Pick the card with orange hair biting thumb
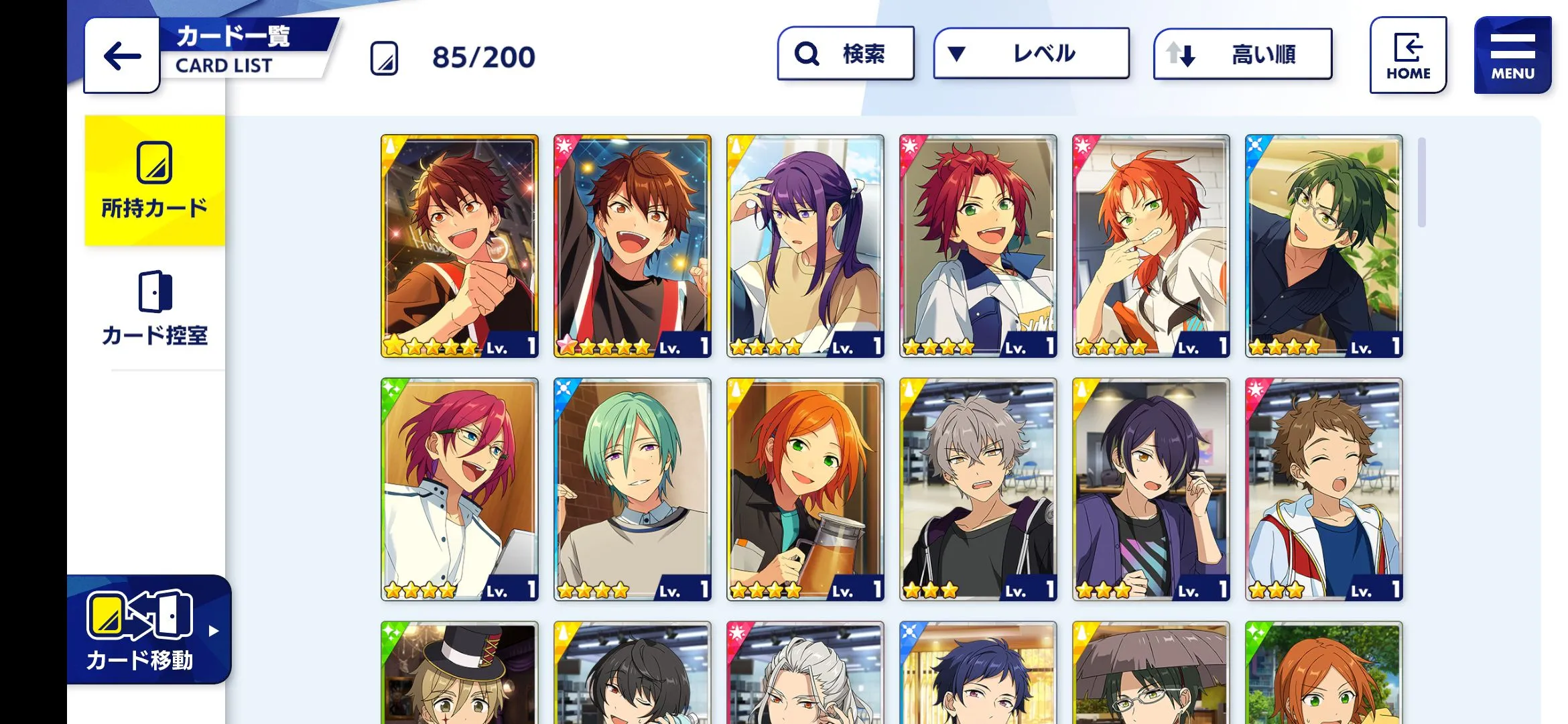1568x724 pixels. tap(1151, 246)
